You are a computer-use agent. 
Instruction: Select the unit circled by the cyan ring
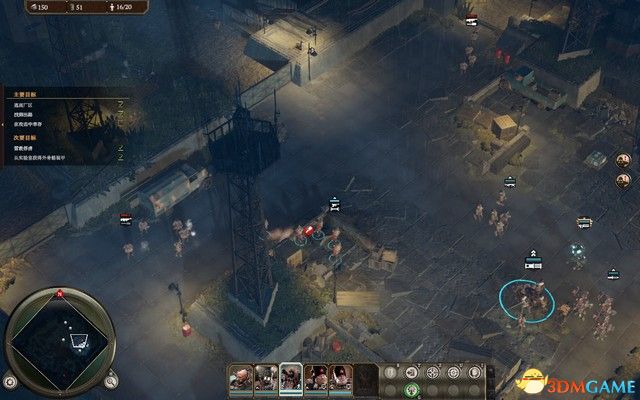[525, 296]
